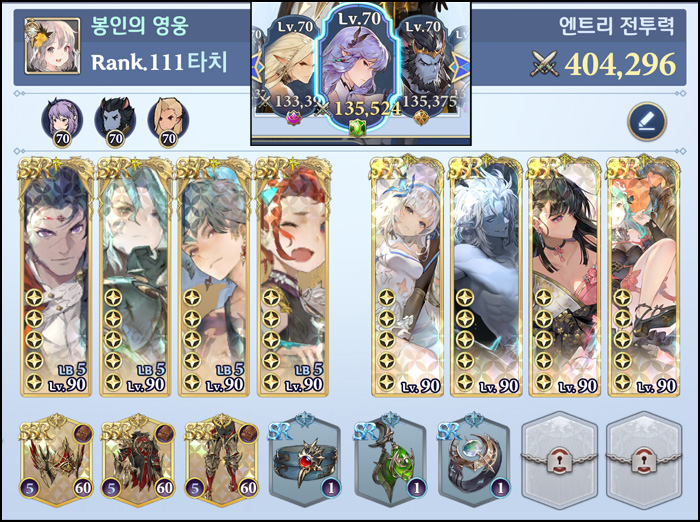Choose the white-haired girl SSR card

(407, 277)
